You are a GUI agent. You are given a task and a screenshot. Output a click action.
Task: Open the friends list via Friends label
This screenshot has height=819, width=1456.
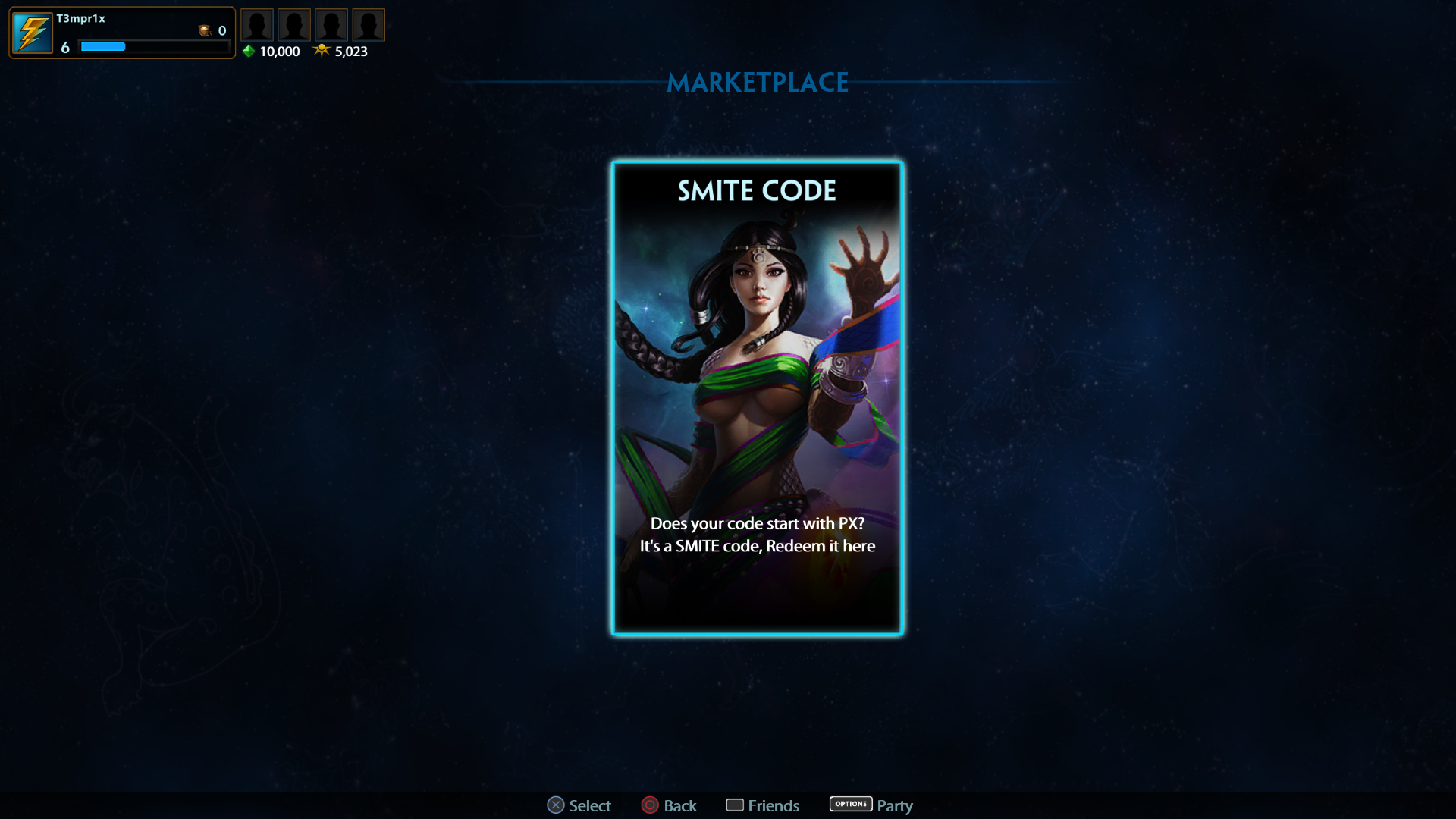[x=774, y=805]
